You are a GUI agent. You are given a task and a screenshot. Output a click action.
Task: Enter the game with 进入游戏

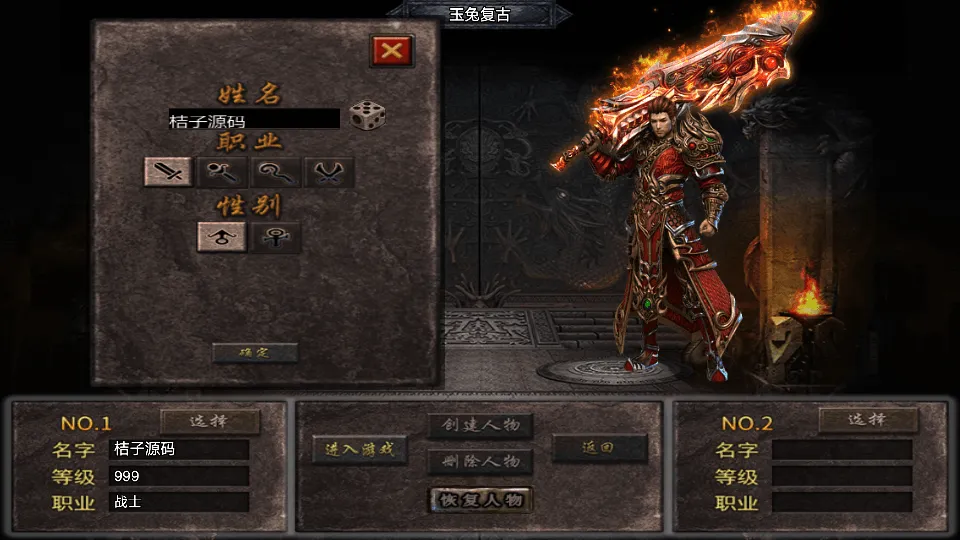point(360,450)
